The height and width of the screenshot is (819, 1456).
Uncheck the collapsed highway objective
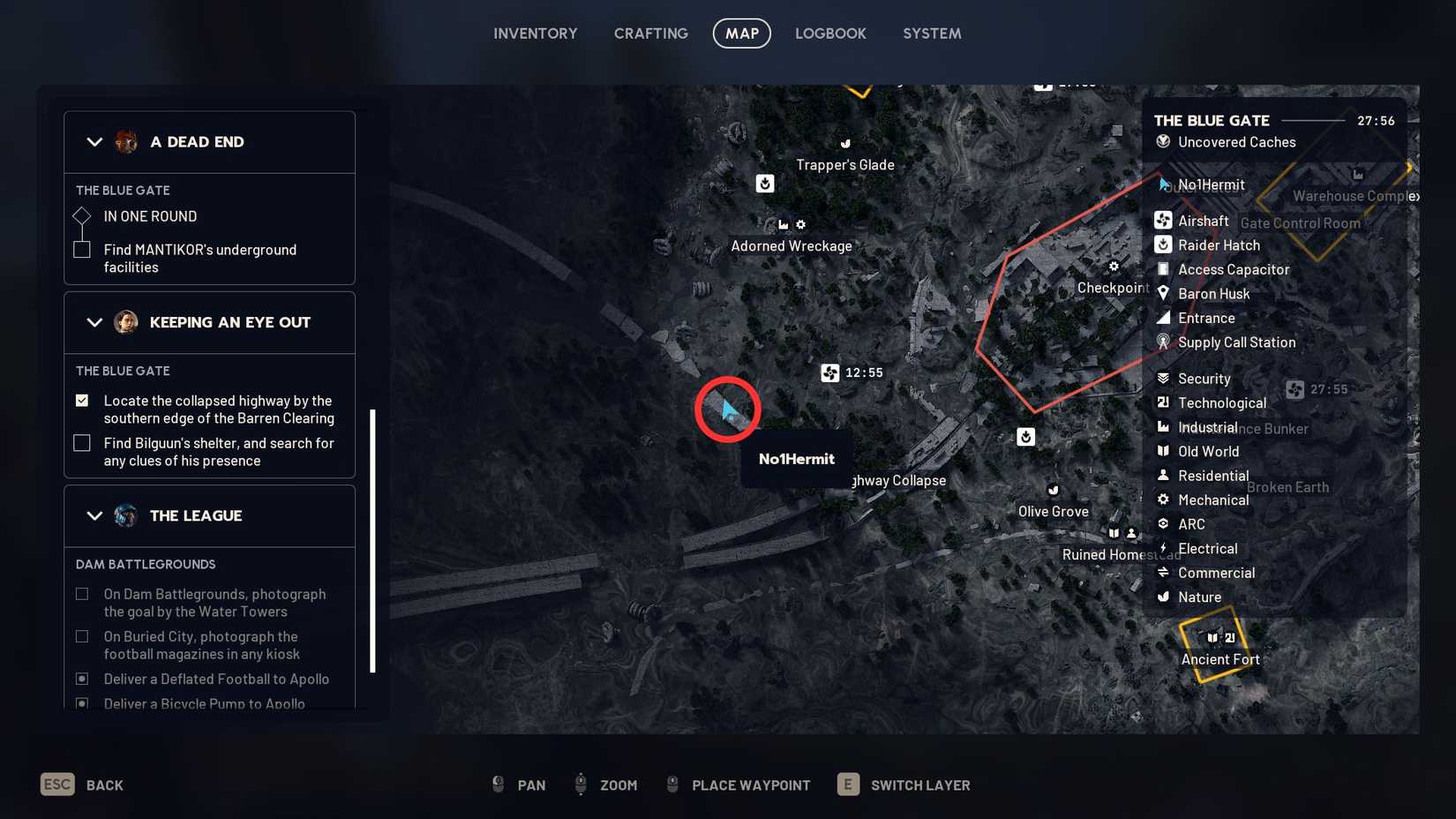click(82, 401)
